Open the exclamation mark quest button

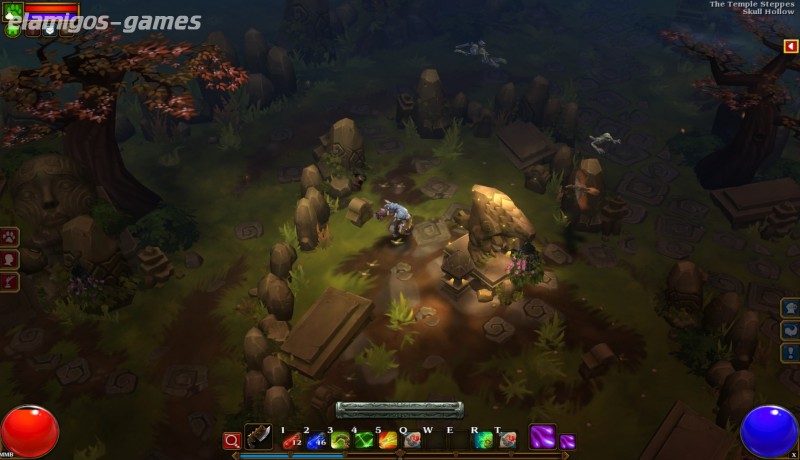pos(790,352)
